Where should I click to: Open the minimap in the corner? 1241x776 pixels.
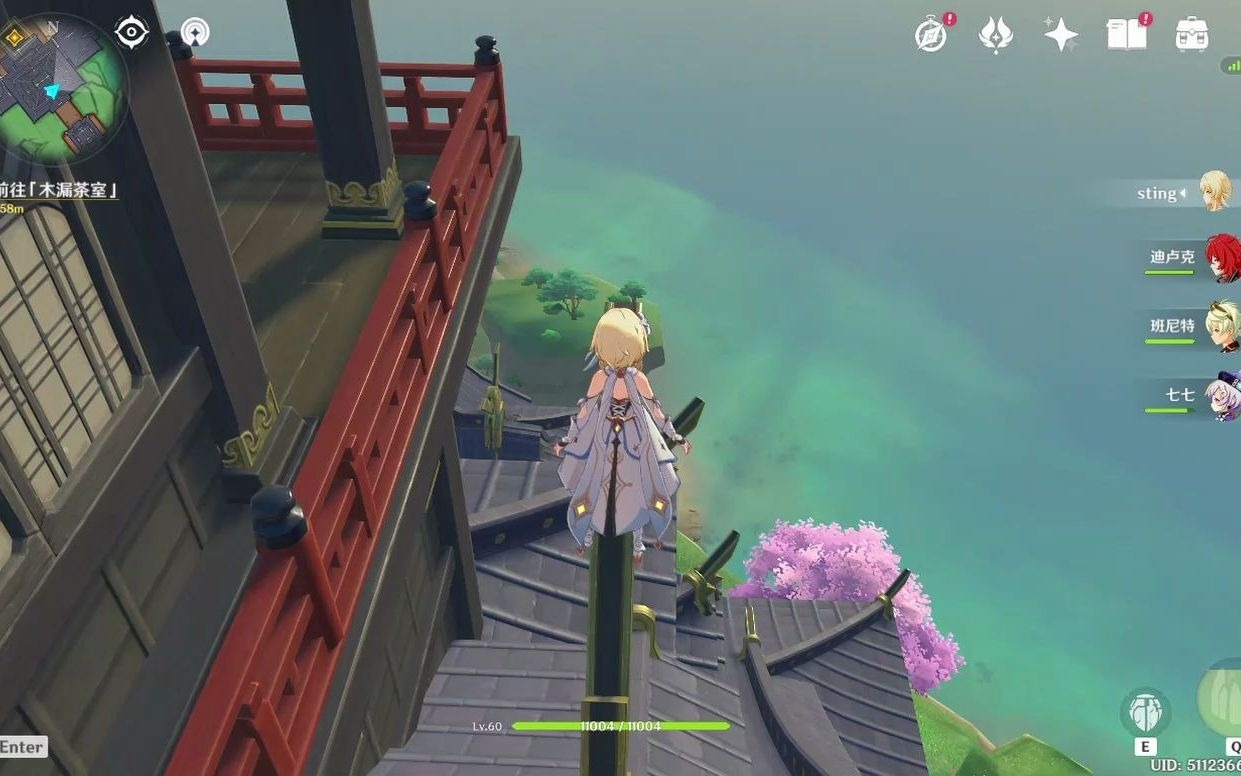pyautogui.click(x=62, y=88)
